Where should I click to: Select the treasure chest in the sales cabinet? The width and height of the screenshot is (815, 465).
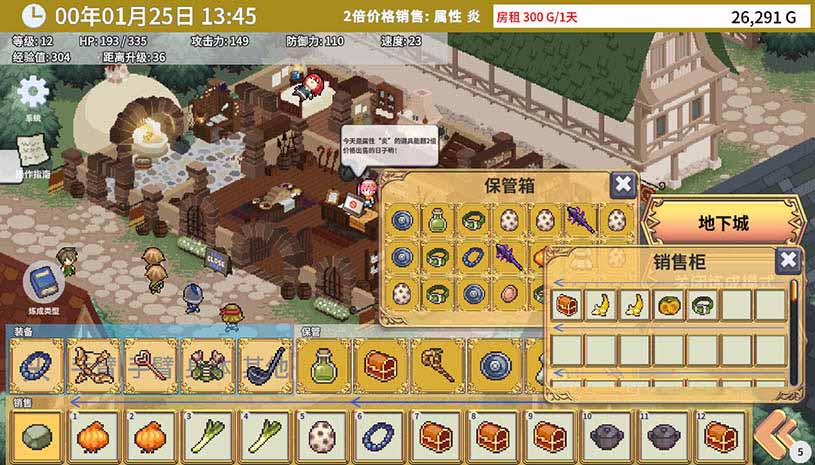tap(569, 303)
